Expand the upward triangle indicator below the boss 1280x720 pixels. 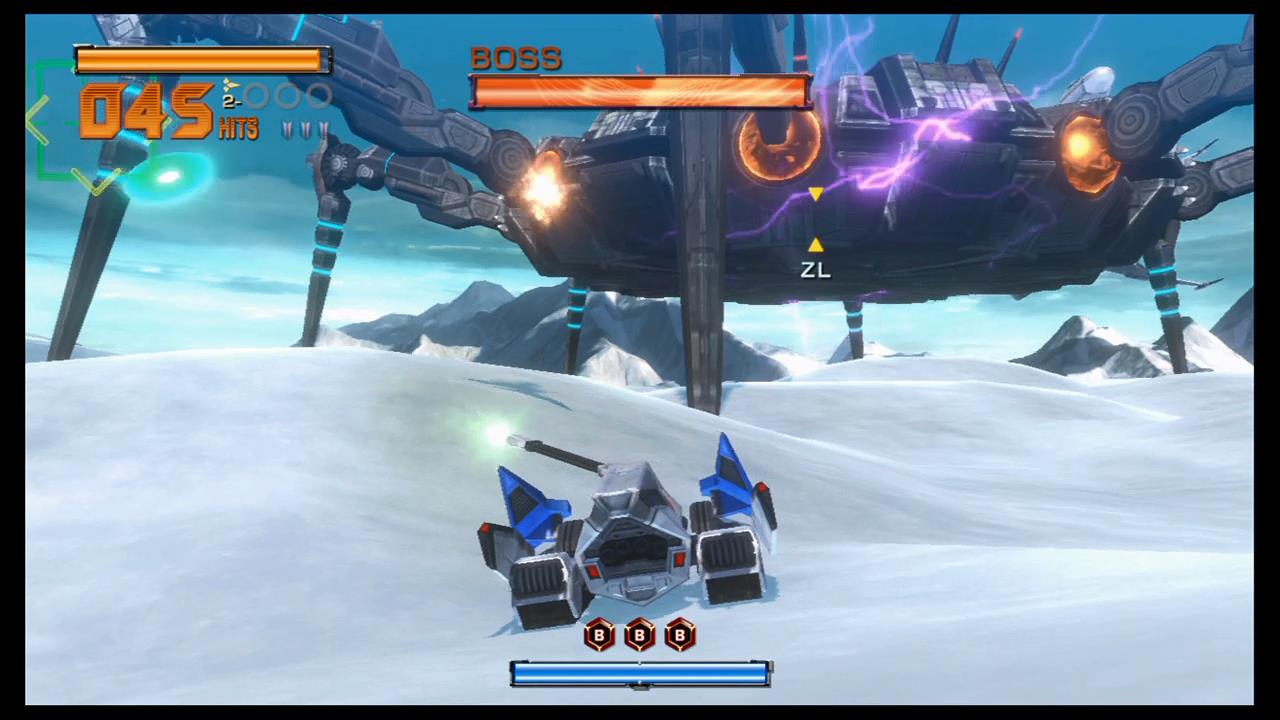point(815,245)
